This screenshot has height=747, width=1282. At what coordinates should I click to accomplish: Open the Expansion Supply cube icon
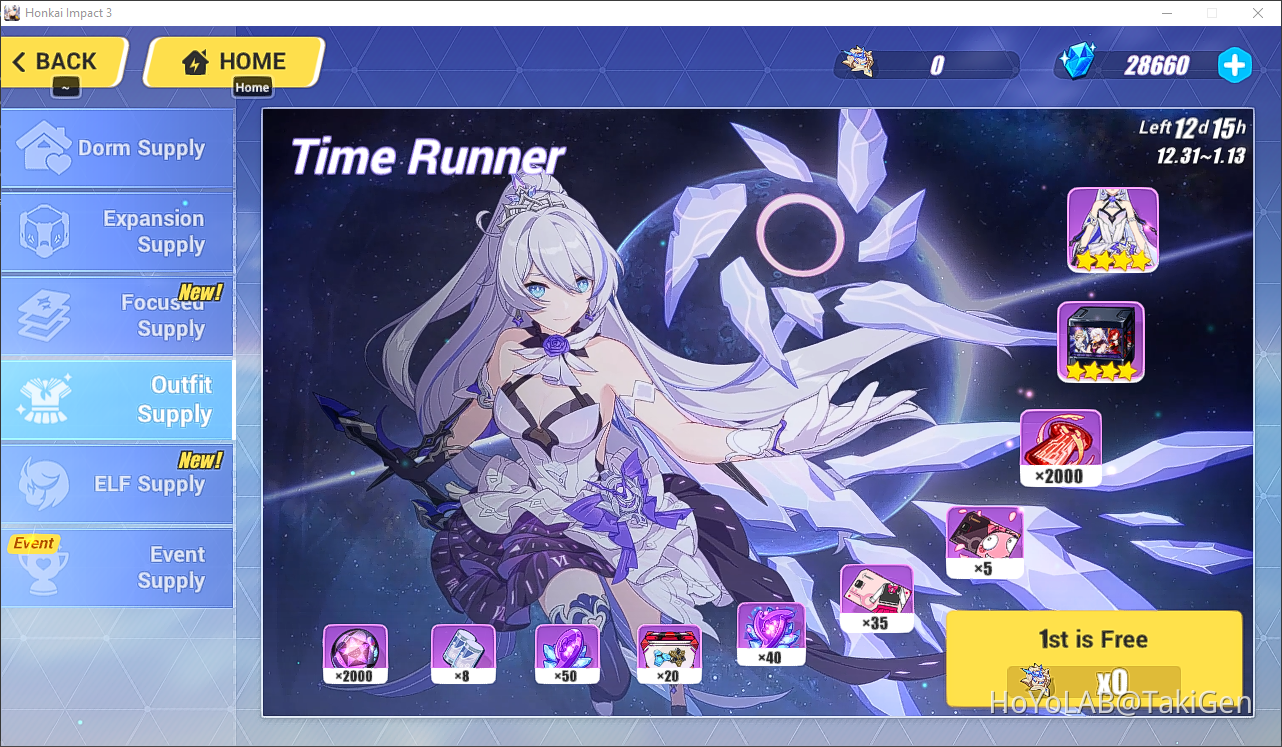coord(42,232)
